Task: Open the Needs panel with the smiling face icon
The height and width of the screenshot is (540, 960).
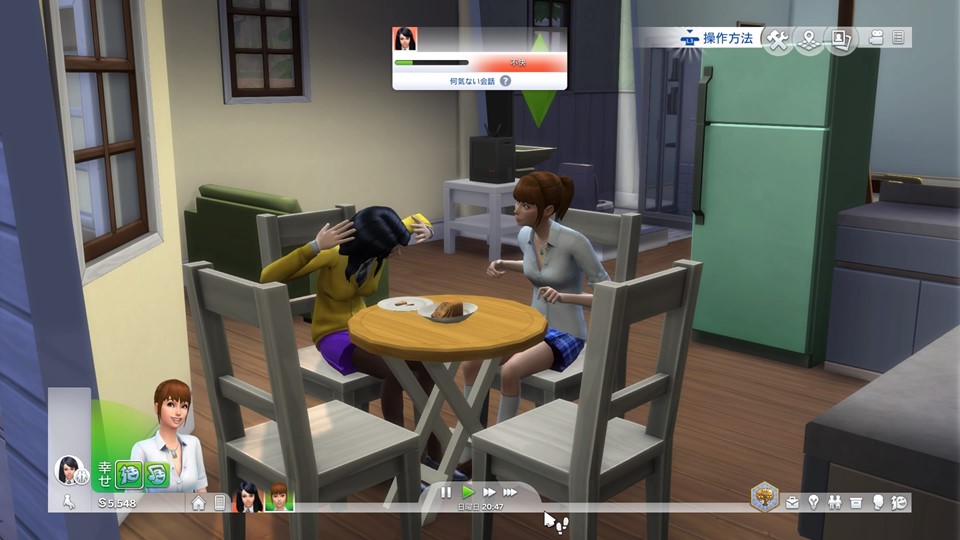Action: (899, 502)
